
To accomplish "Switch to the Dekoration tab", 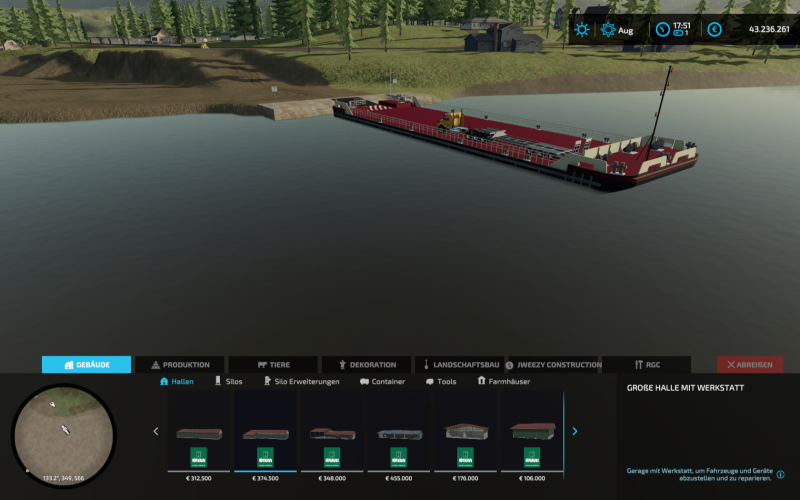I will coord(367,365).
